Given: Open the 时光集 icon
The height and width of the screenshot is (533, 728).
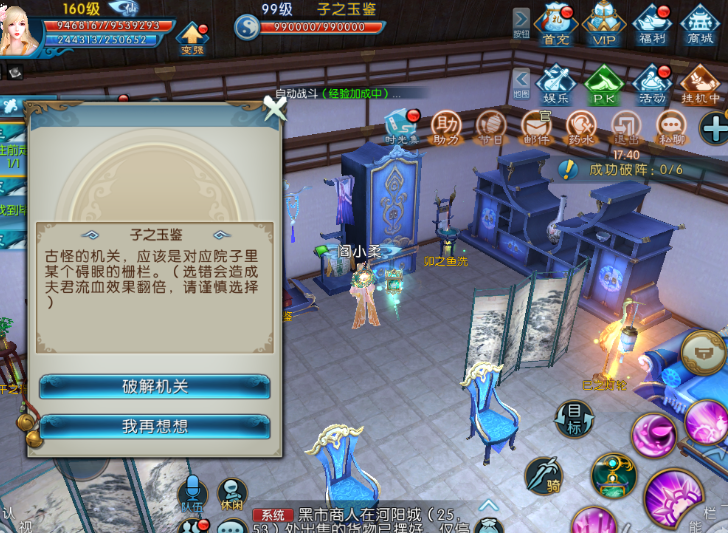Looking at the screenshot, I should click(401, 127).
